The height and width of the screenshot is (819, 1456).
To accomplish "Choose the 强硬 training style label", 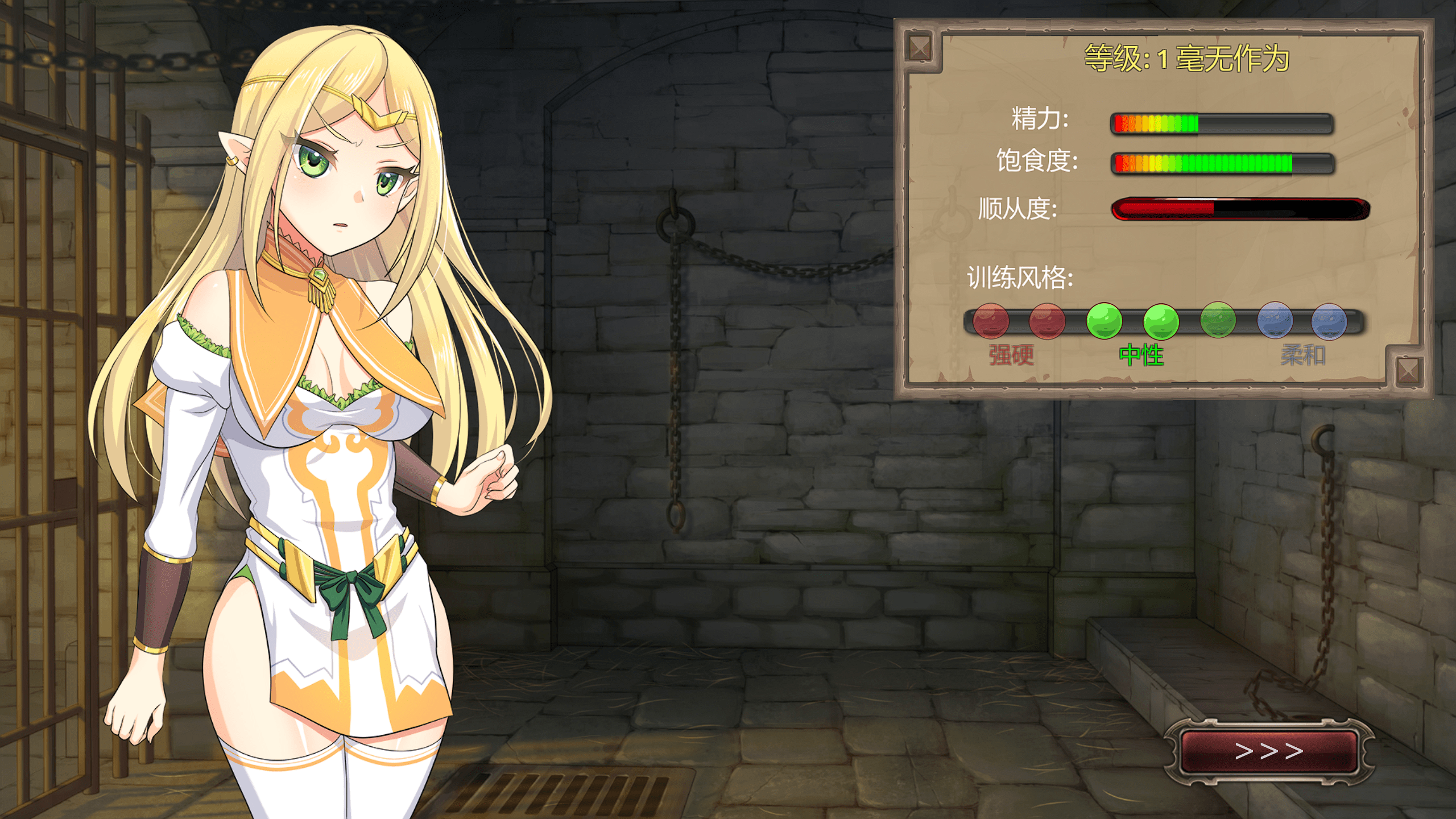I will coord(1011,355).
